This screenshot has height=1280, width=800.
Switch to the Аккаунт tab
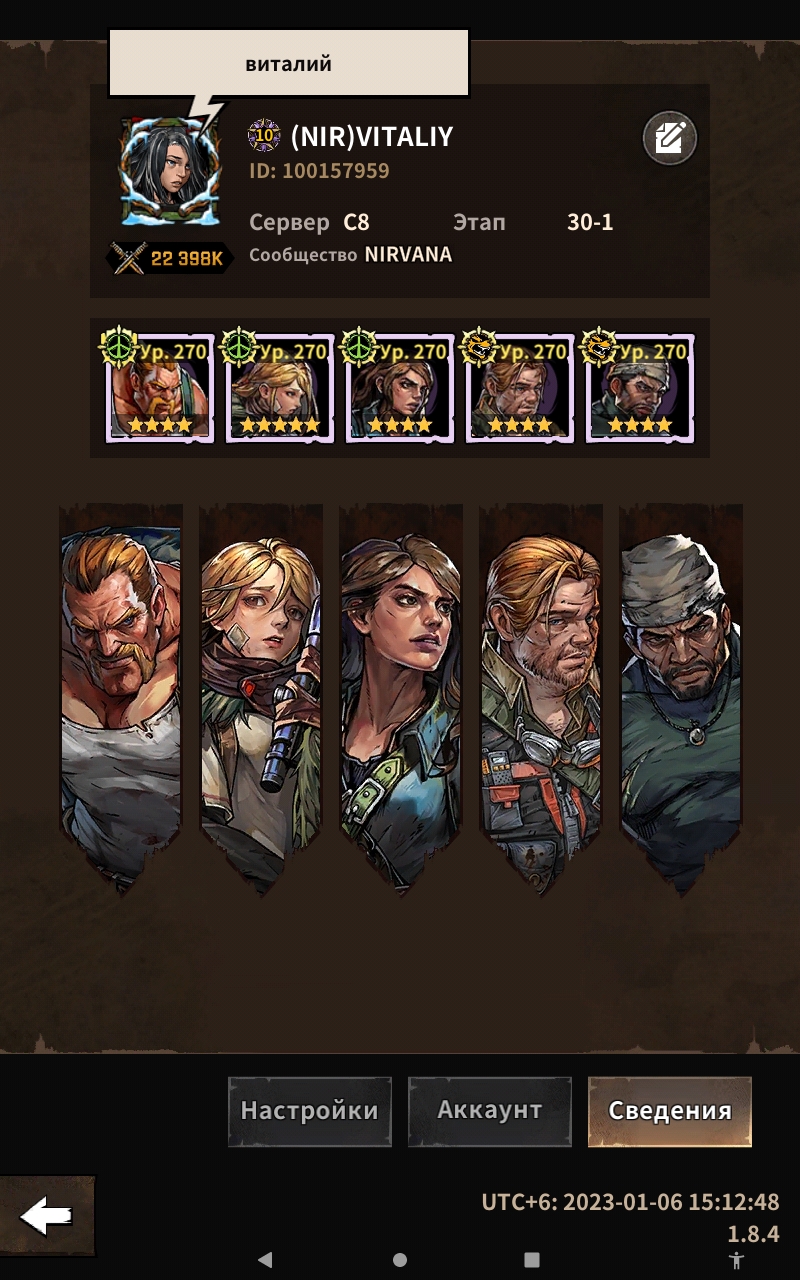point(490,1111)
